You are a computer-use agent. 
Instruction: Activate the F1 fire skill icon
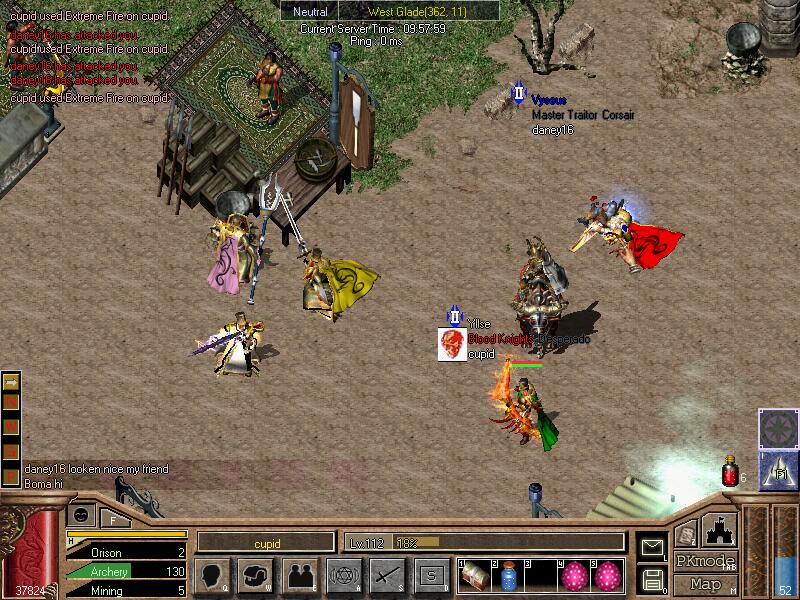click(x=779, y=467)
